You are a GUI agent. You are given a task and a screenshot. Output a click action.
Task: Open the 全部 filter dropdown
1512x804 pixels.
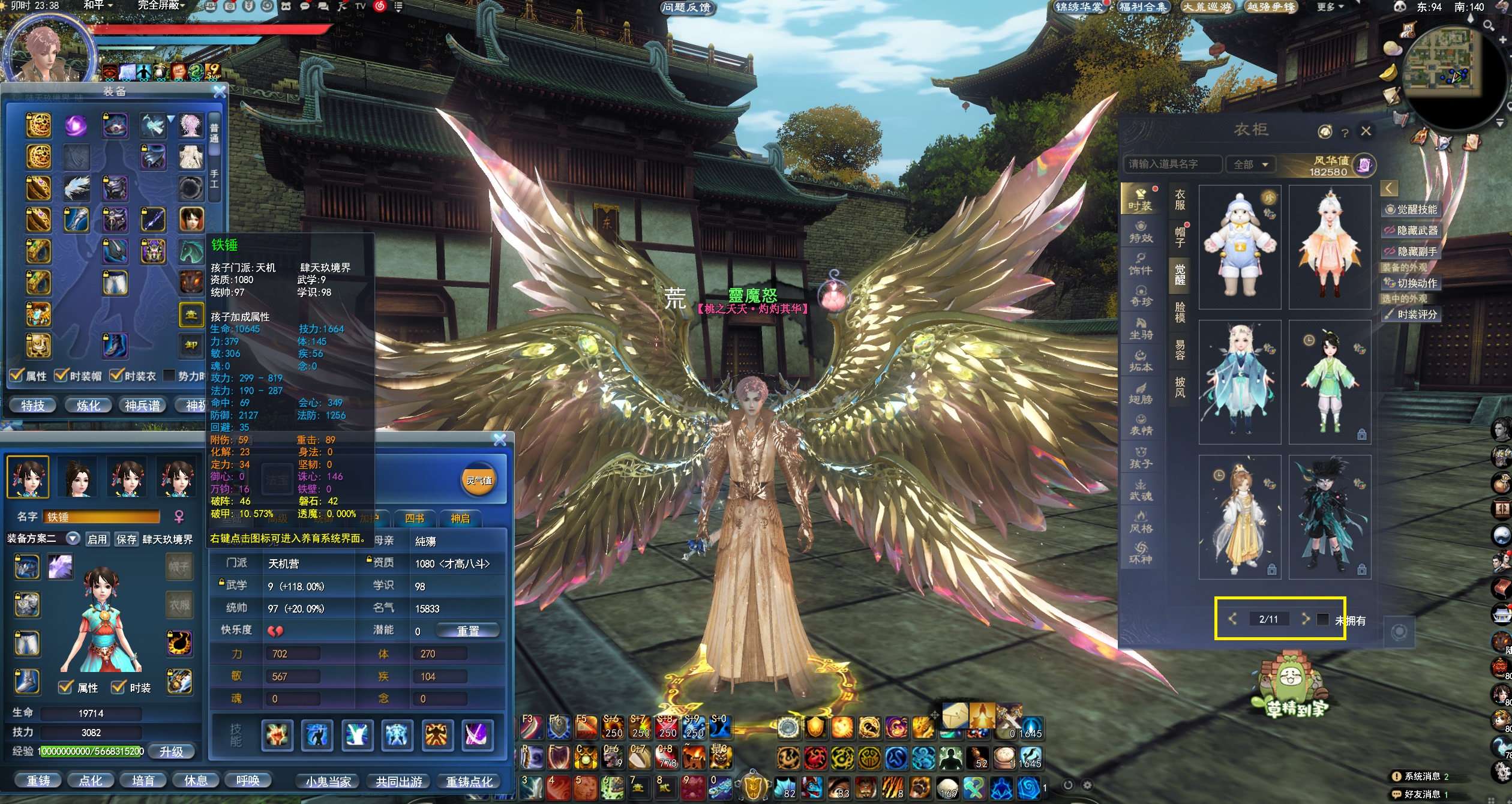[1250, 164]
